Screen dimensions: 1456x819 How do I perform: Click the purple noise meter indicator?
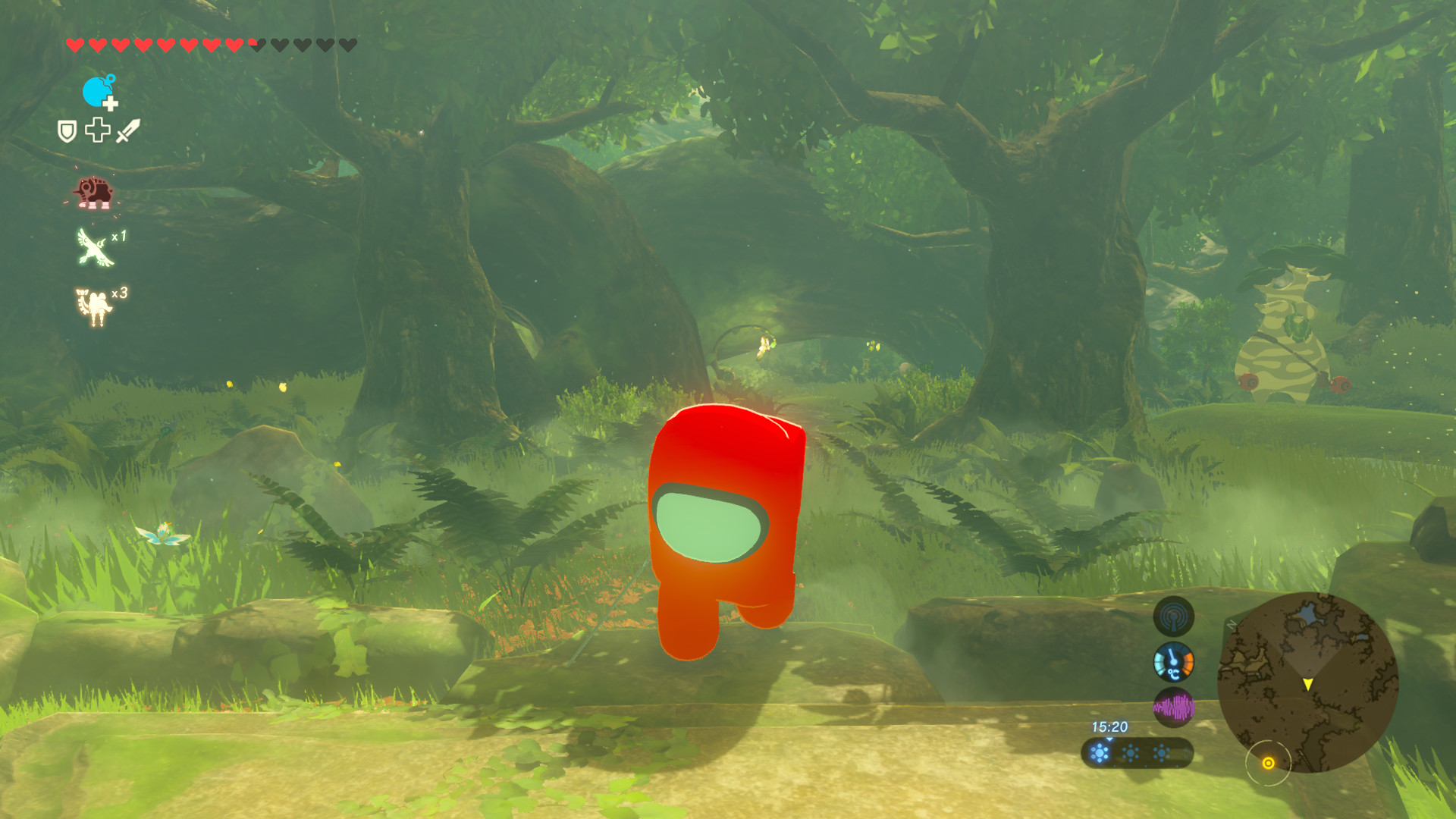1175,708
